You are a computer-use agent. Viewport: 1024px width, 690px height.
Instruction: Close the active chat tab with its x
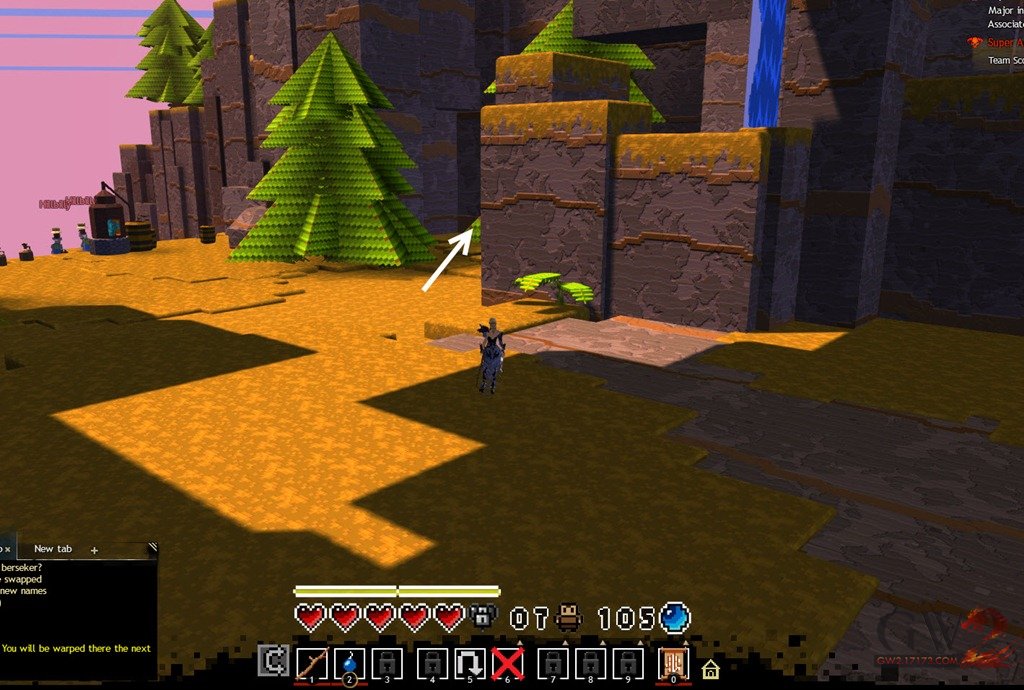point(8,550)
